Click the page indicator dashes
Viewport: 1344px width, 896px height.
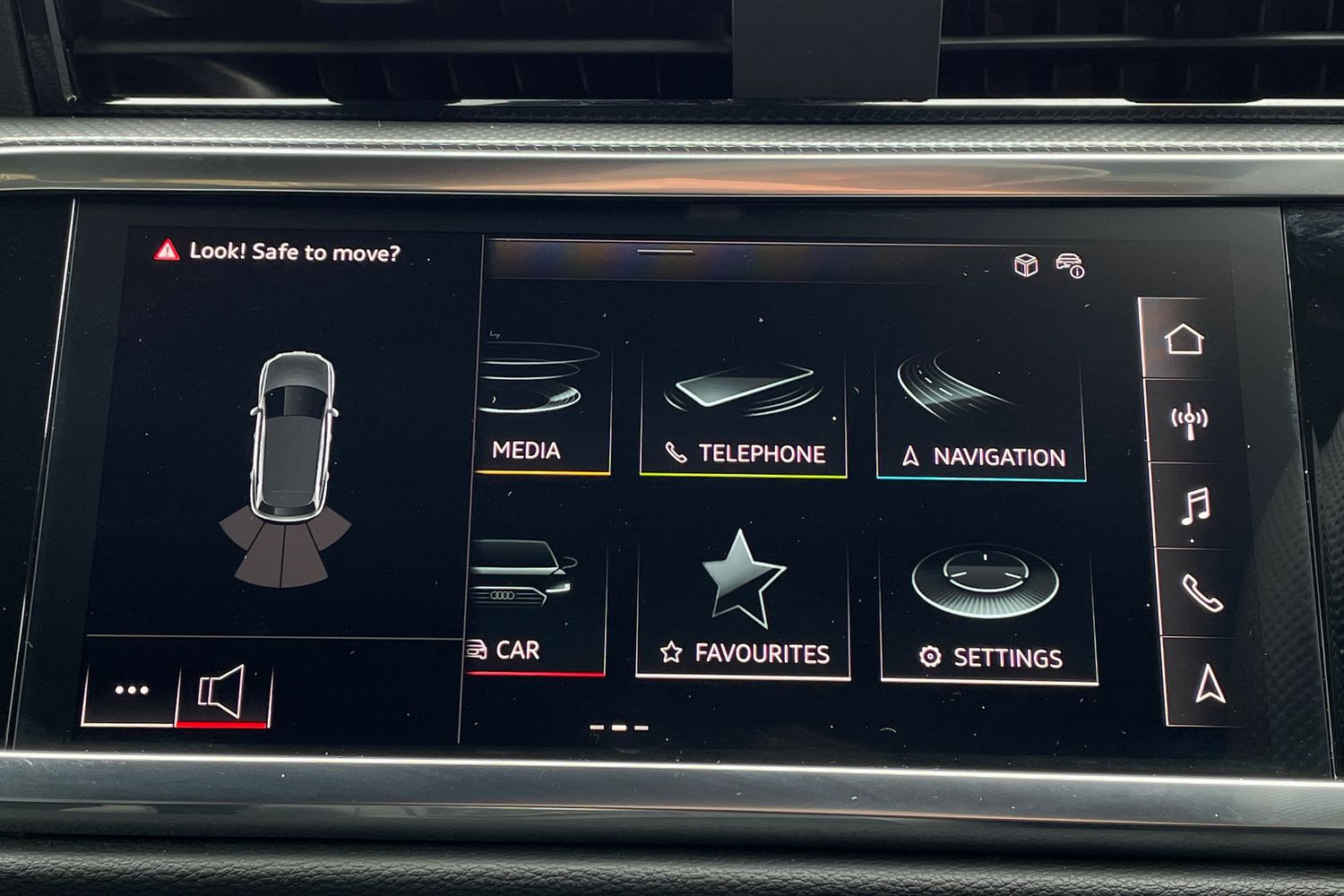[619, 728]
